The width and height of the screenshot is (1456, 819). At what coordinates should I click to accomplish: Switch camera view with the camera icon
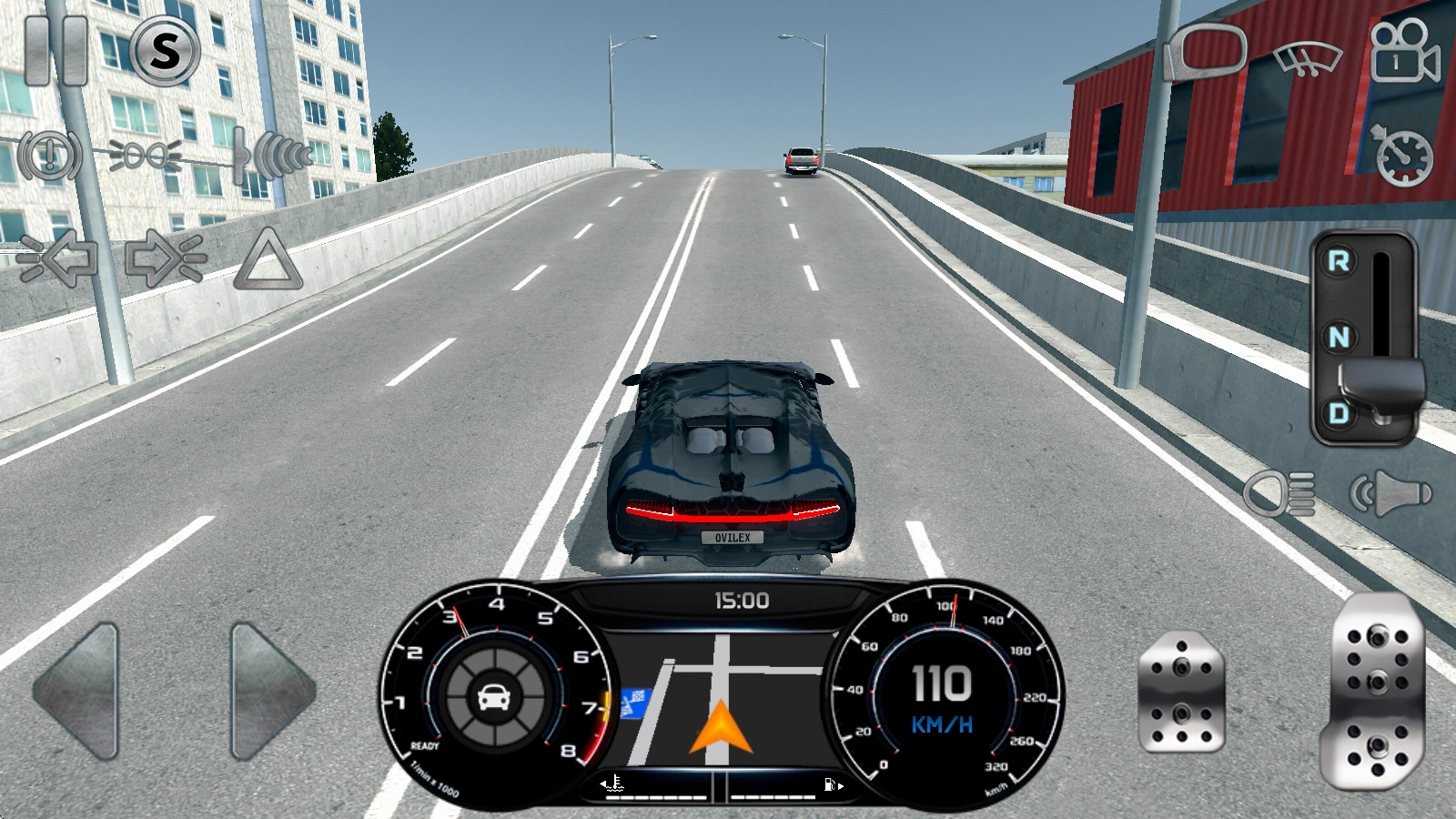[1403, 53]
